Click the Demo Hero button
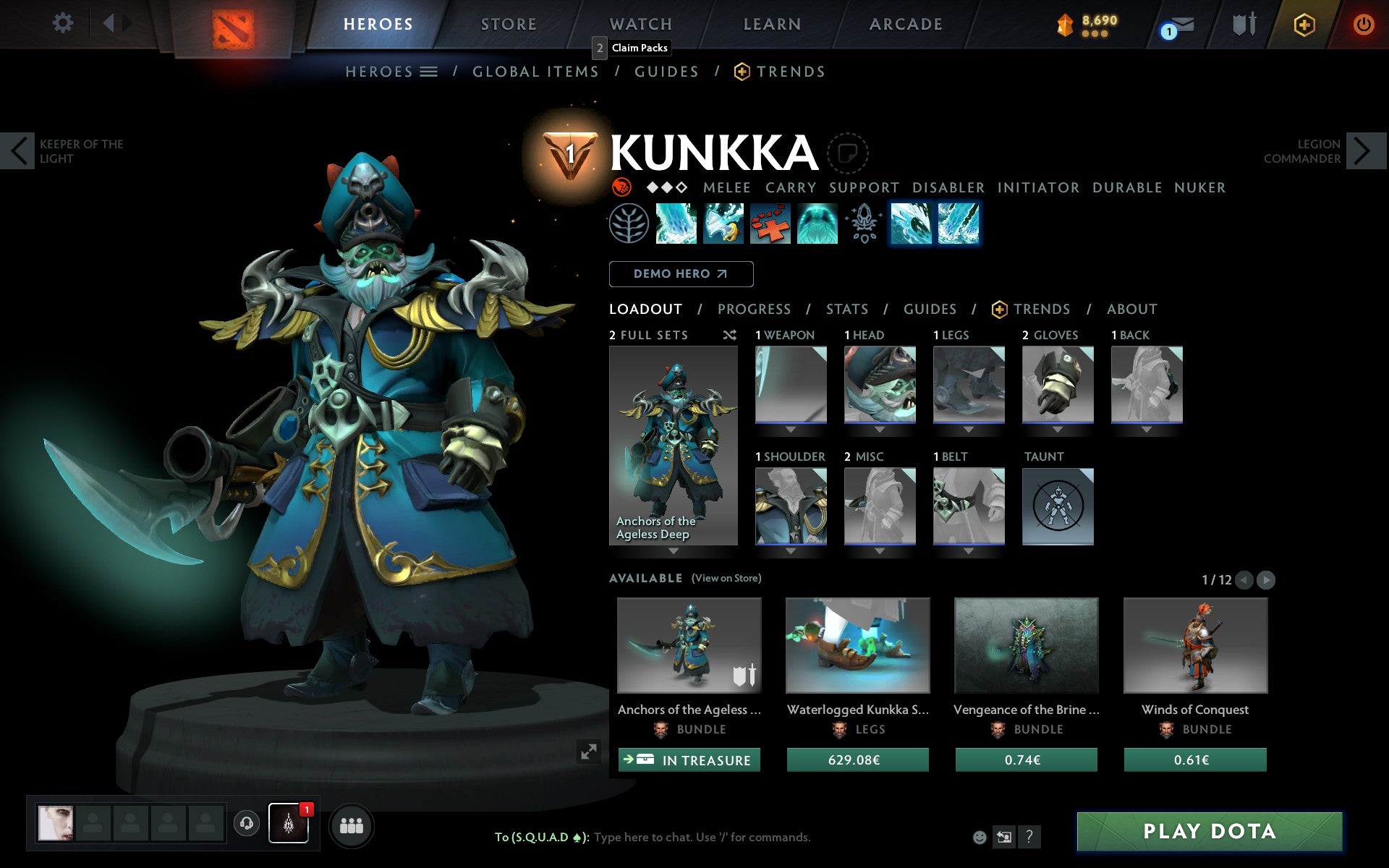This screenshot has width=1389, height=868. point(681,274)
